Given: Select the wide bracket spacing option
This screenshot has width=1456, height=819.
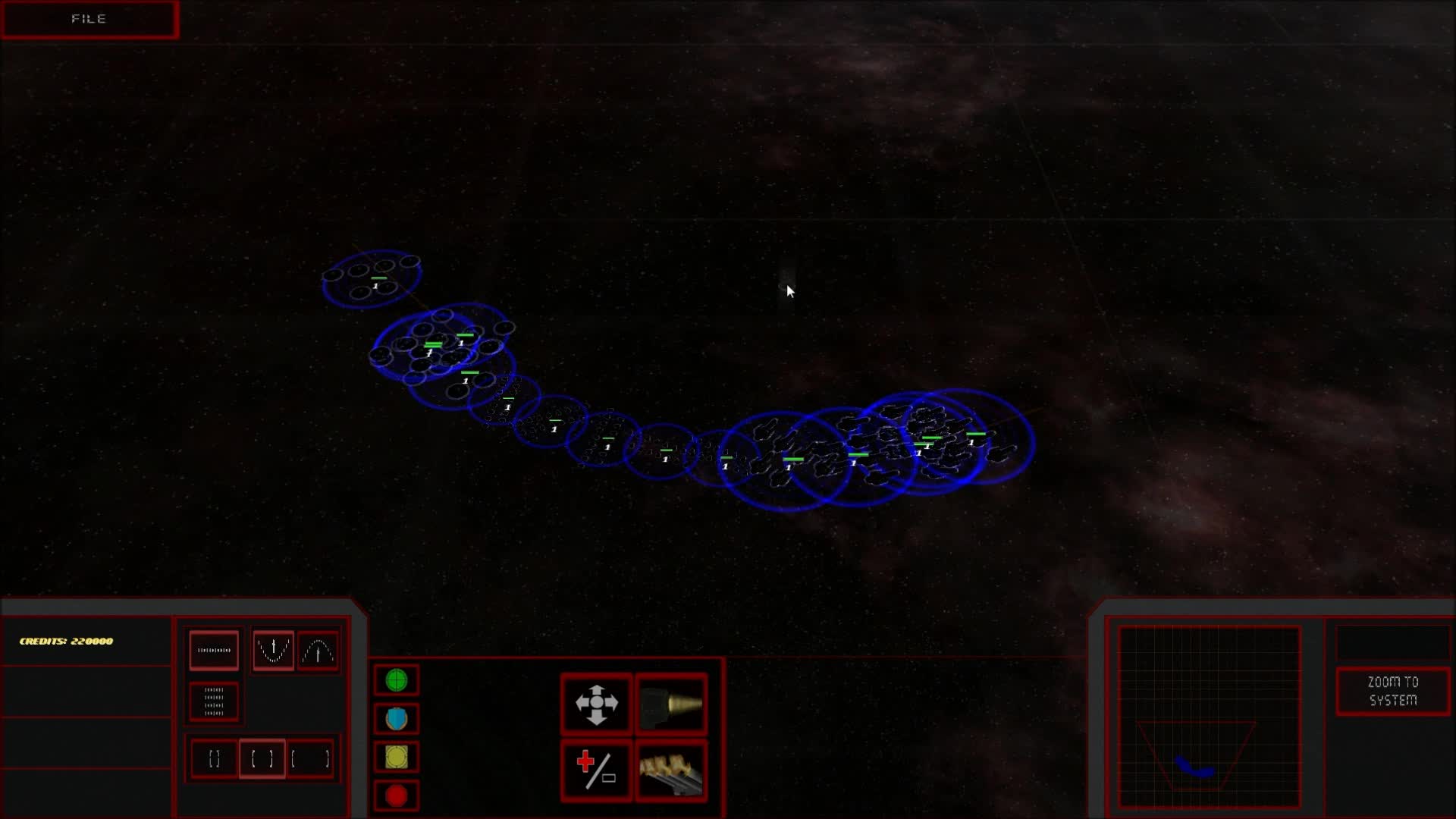Looking at the screenshot, I should 310,758.
